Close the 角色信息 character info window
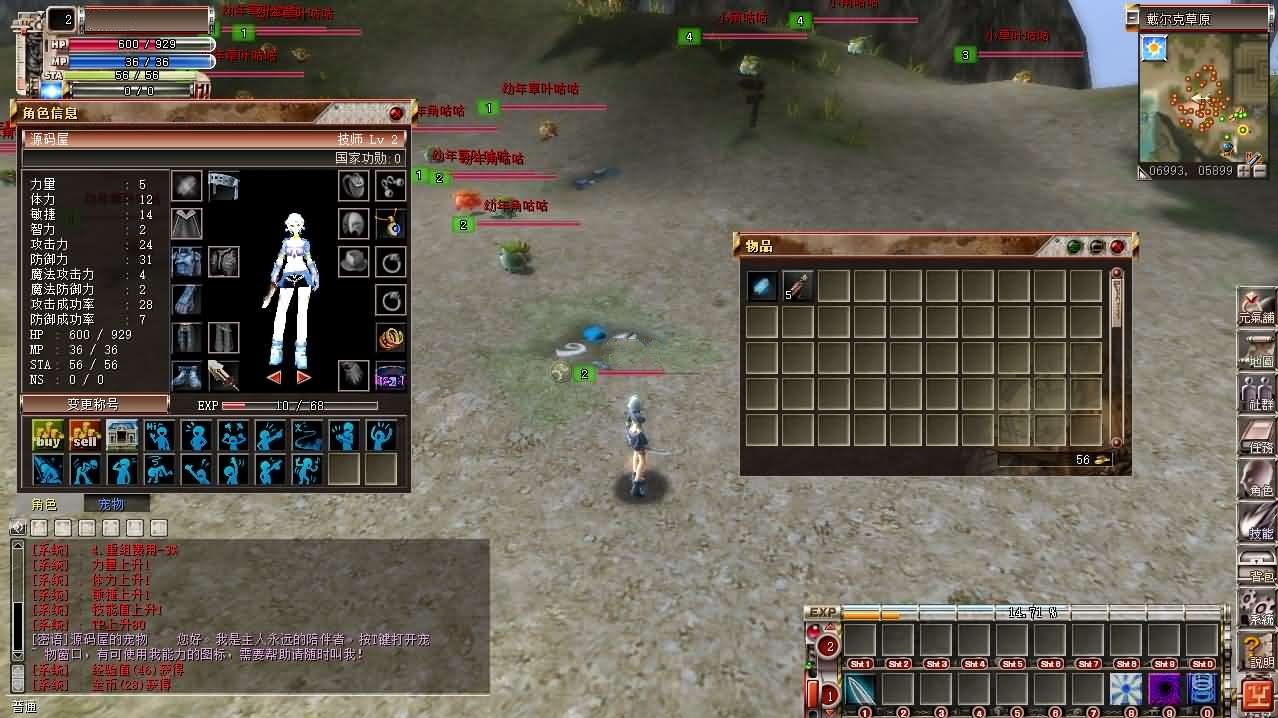The width and height of the screenshot is (1278, 718). click(396, 114)
